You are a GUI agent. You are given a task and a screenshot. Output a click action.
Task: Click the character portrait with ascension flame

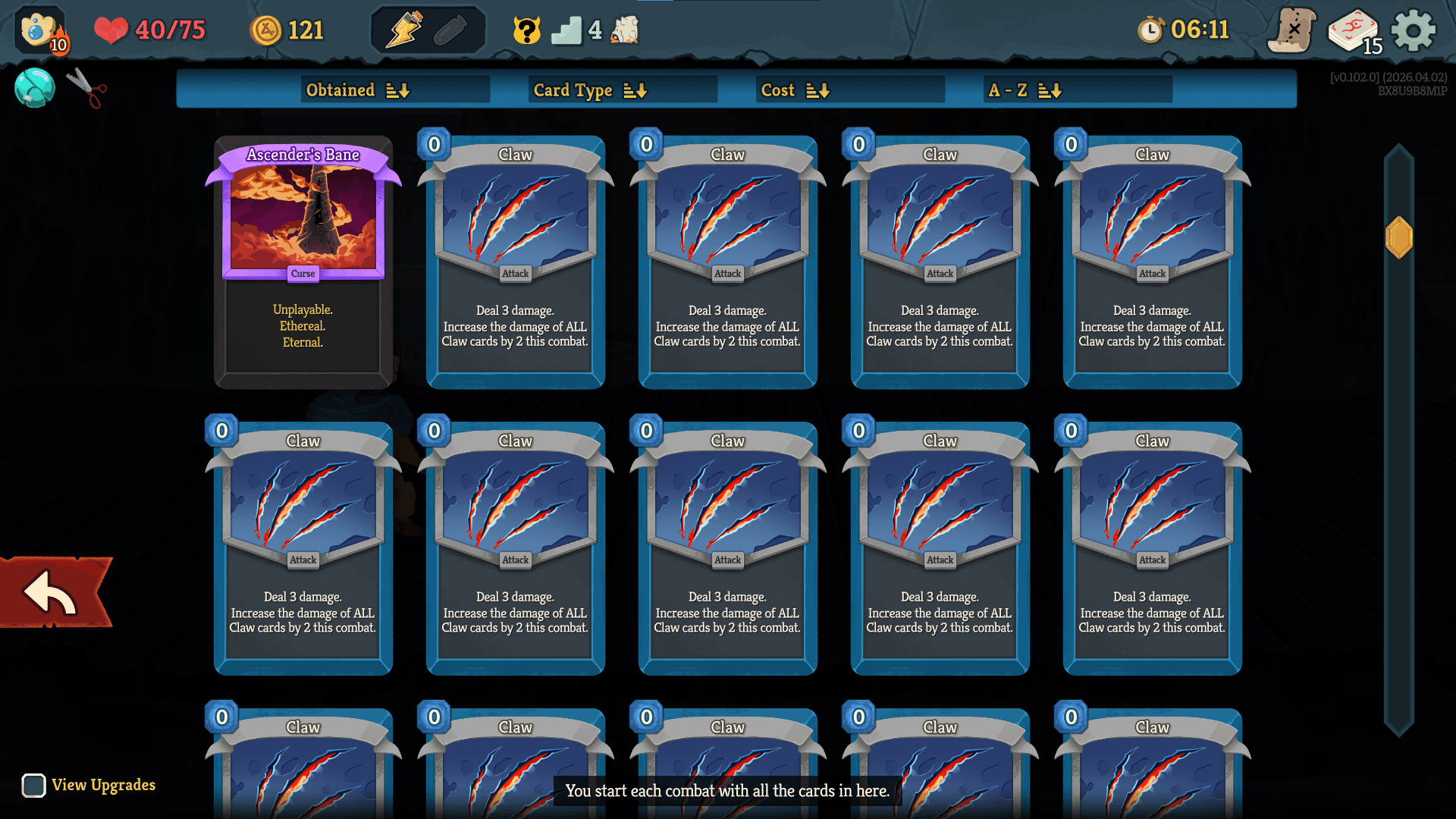click(x=36, y=30)
